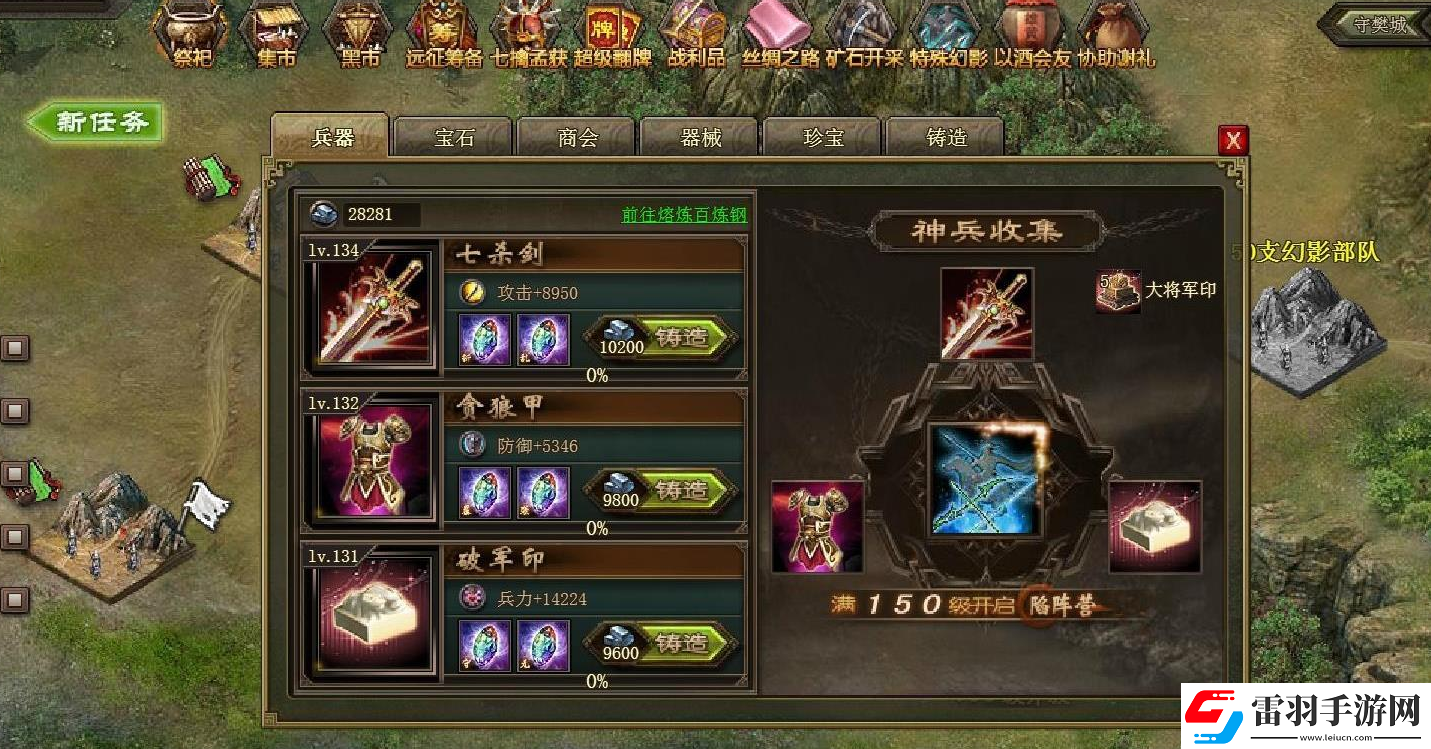Open the 祭祀 (sacrifice) icon
The width and height of the screenshot is (1431, 749).
pos(190,30)
